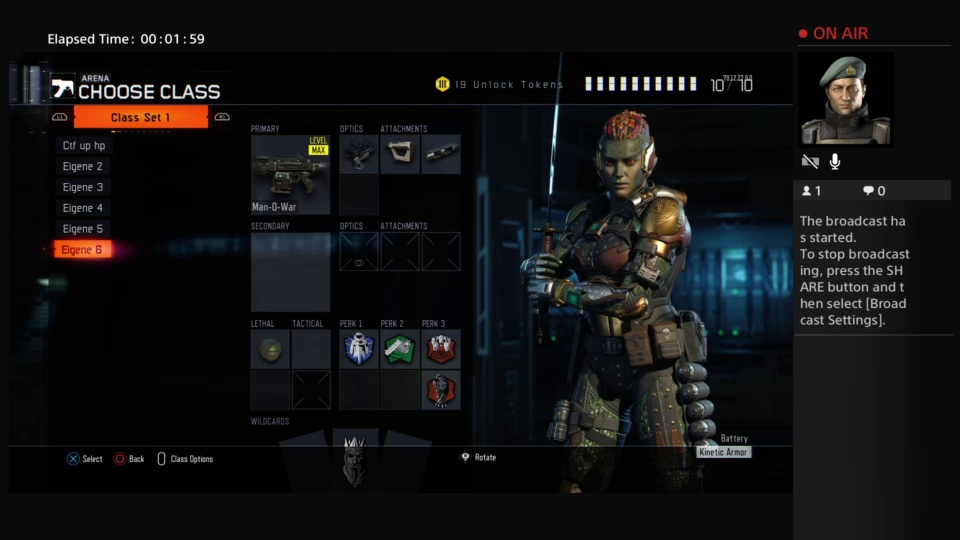Click the Class Set 1 tab
Image resolution: width=960 pixels, height=540 pixels.
tap(141, 118)
